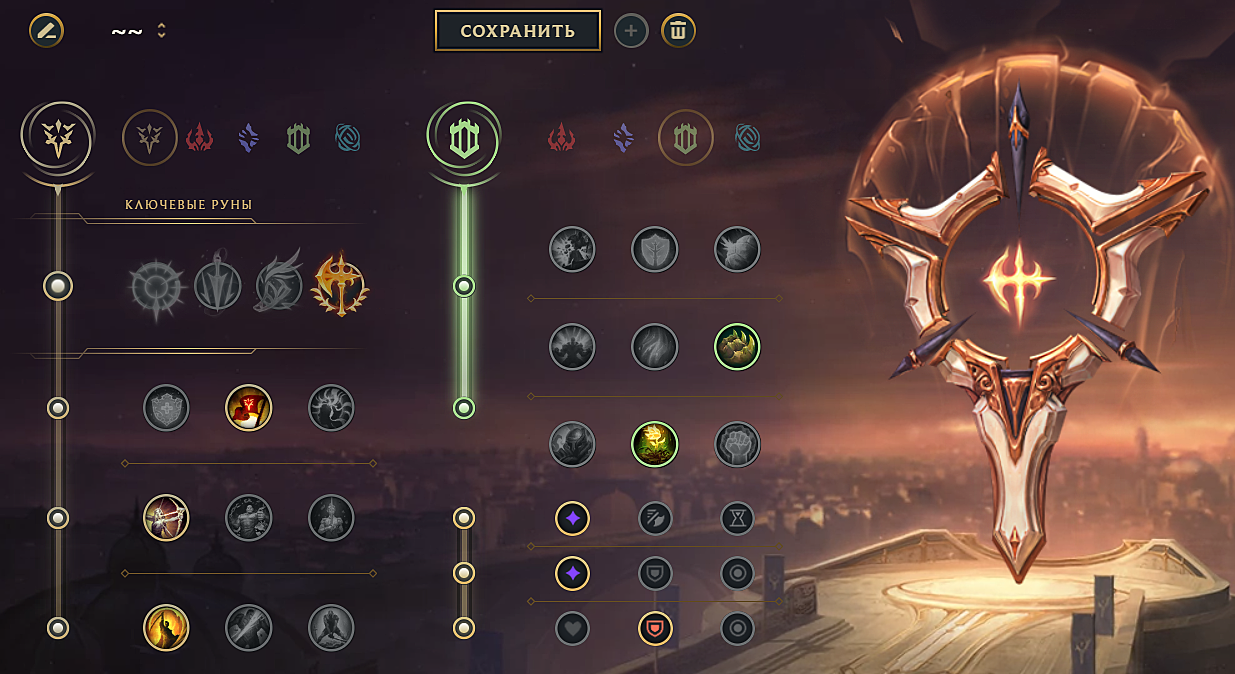Screen dimensions: 1235x674
Task: Choose the Triumph rune
Action: pos(249,408)
